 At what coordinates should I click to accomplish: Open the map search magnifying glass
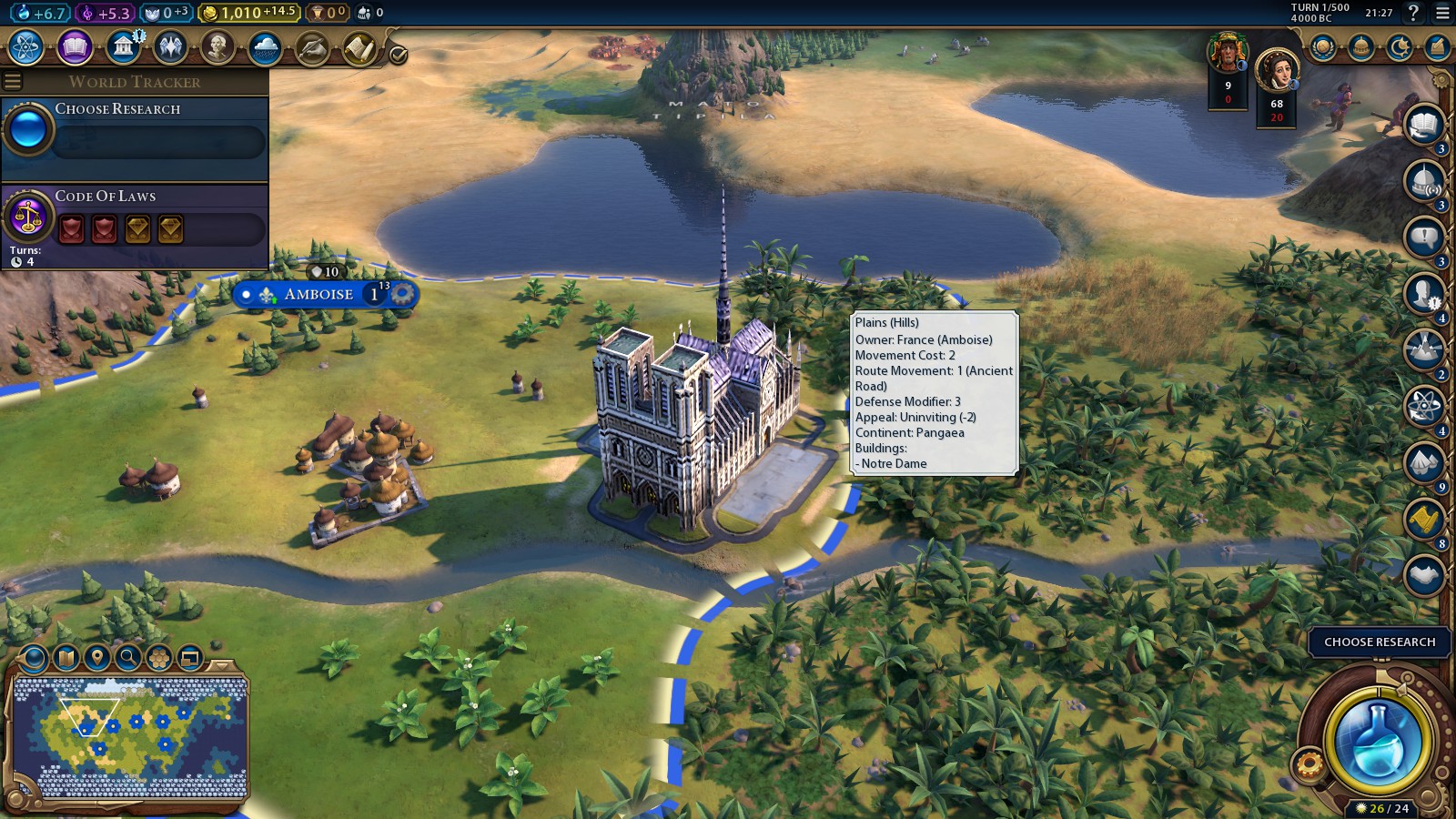click(128, 657)
